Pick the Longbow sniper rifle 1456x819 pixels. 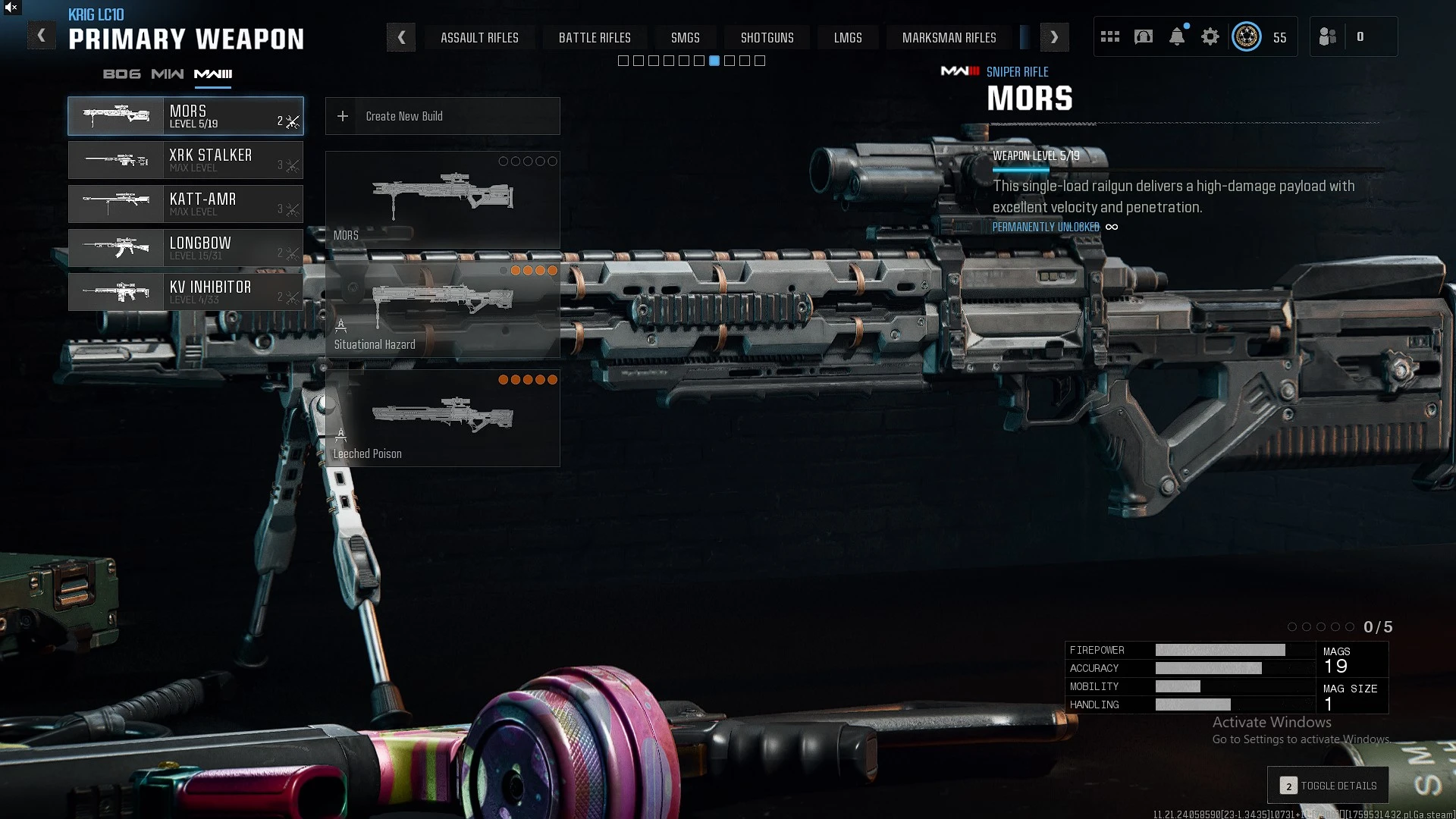(x=186, y=248)
